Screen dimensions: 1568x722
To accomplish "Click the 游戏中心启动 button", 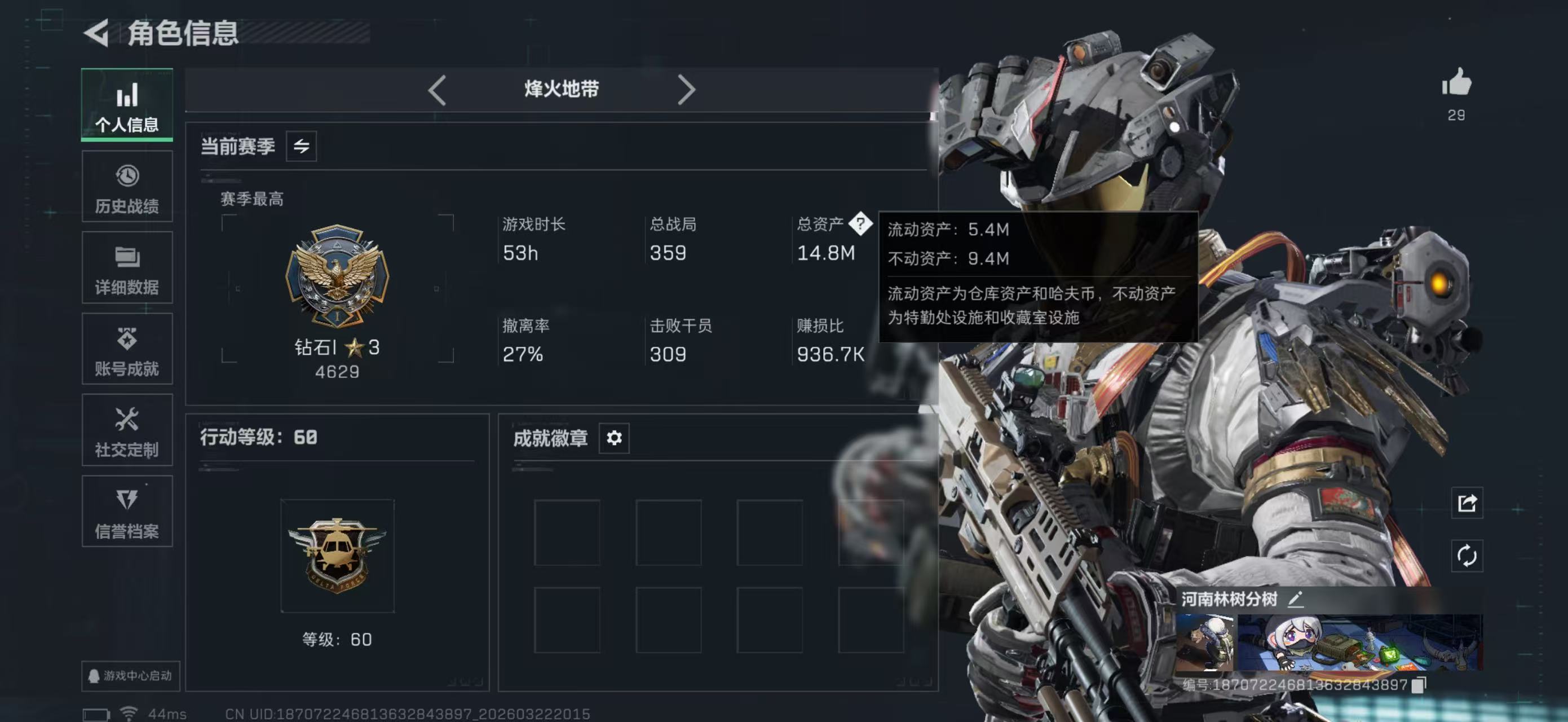I will coord(130,676).
